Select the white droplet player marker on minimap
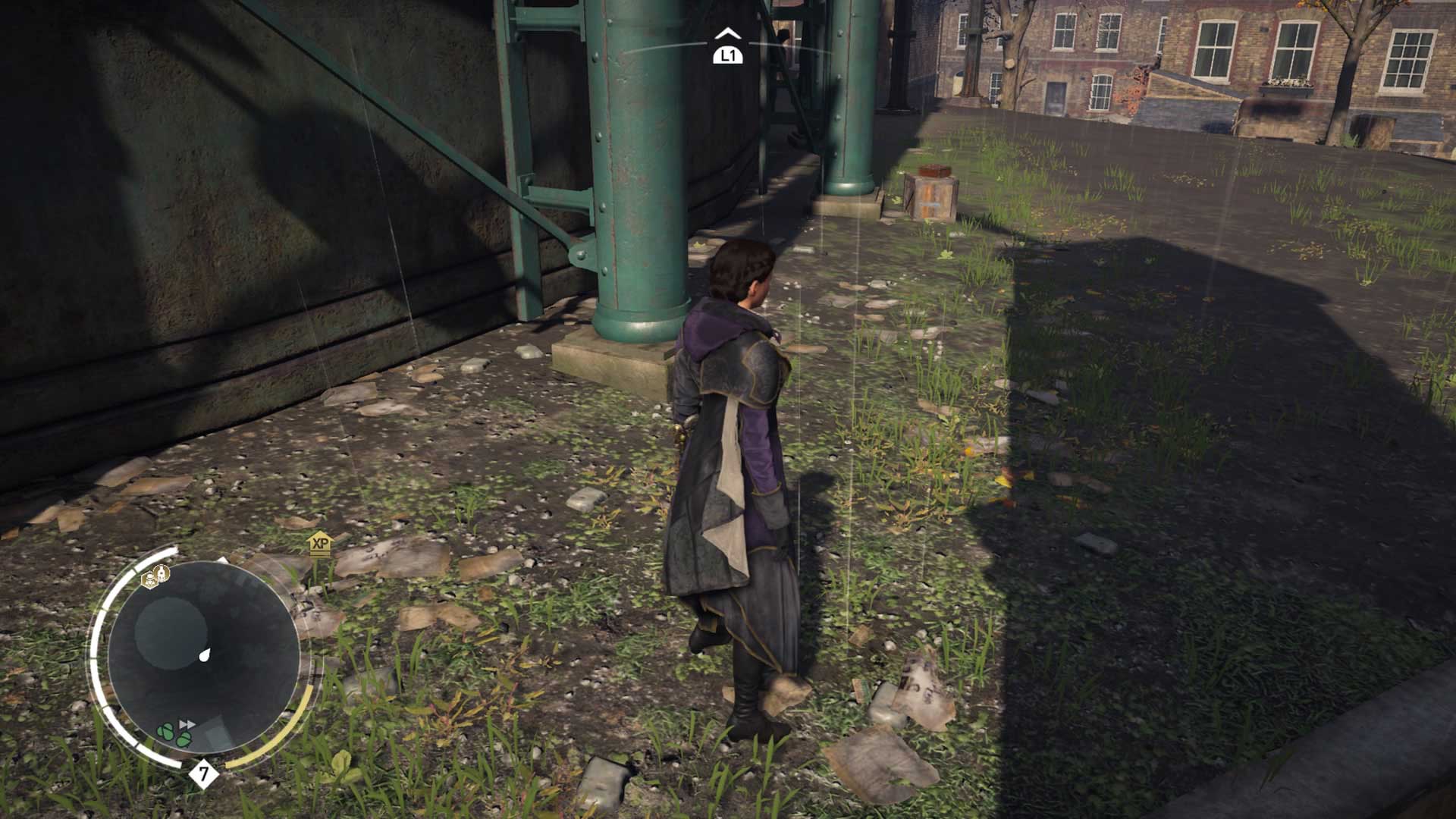The image size is (1456, 819). pos(205,654)
